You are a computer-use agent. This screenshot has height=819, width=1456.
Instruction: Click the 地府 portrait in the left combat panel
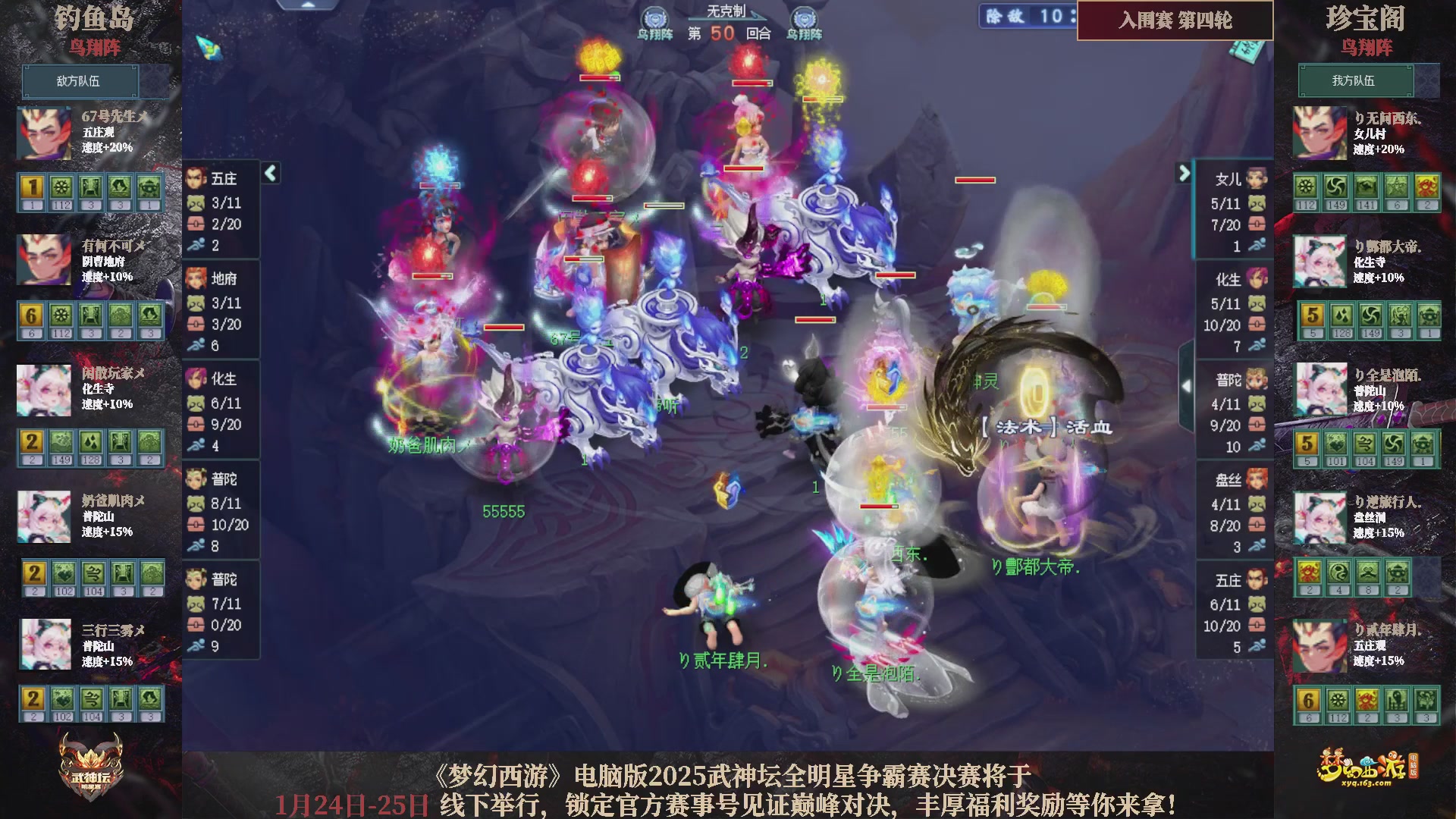(x=196, y=279)
